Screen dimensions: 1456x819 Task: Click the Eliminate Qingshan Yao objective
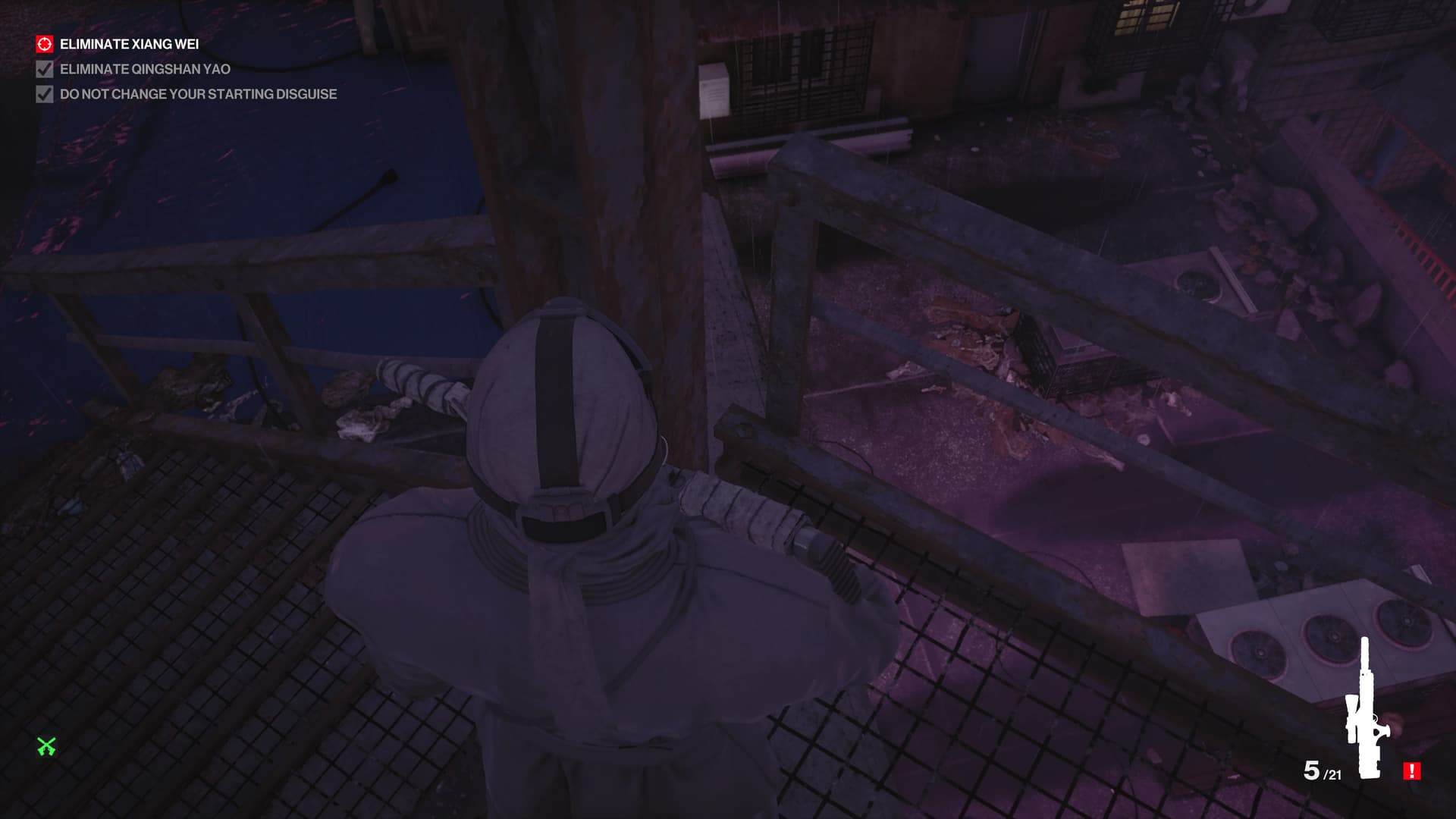pos(144,69)
